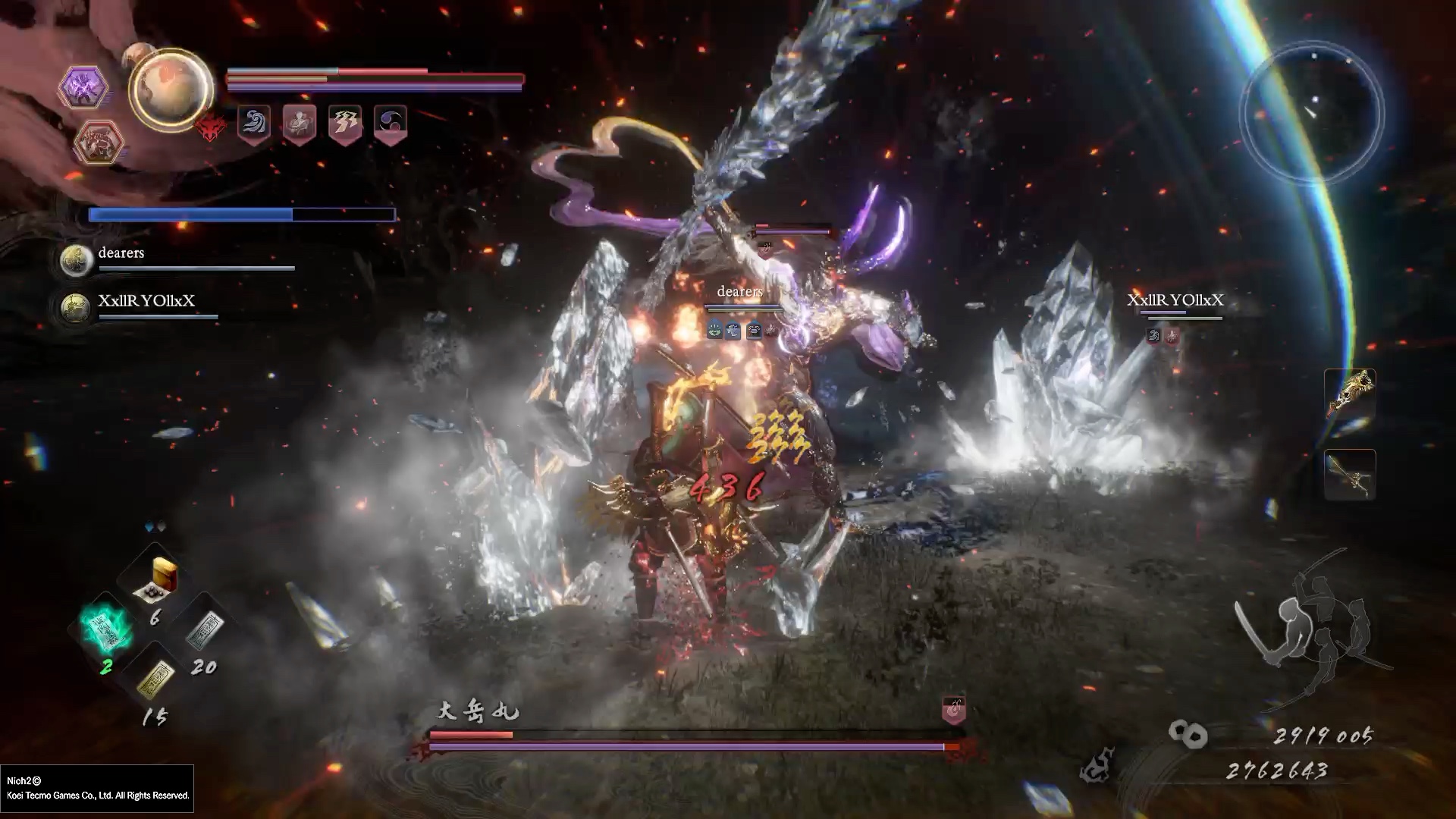Viewport: 1456px width, 819px height.
Task: Inspect the swirling wind buff icon
Action: tap(254, 123)
